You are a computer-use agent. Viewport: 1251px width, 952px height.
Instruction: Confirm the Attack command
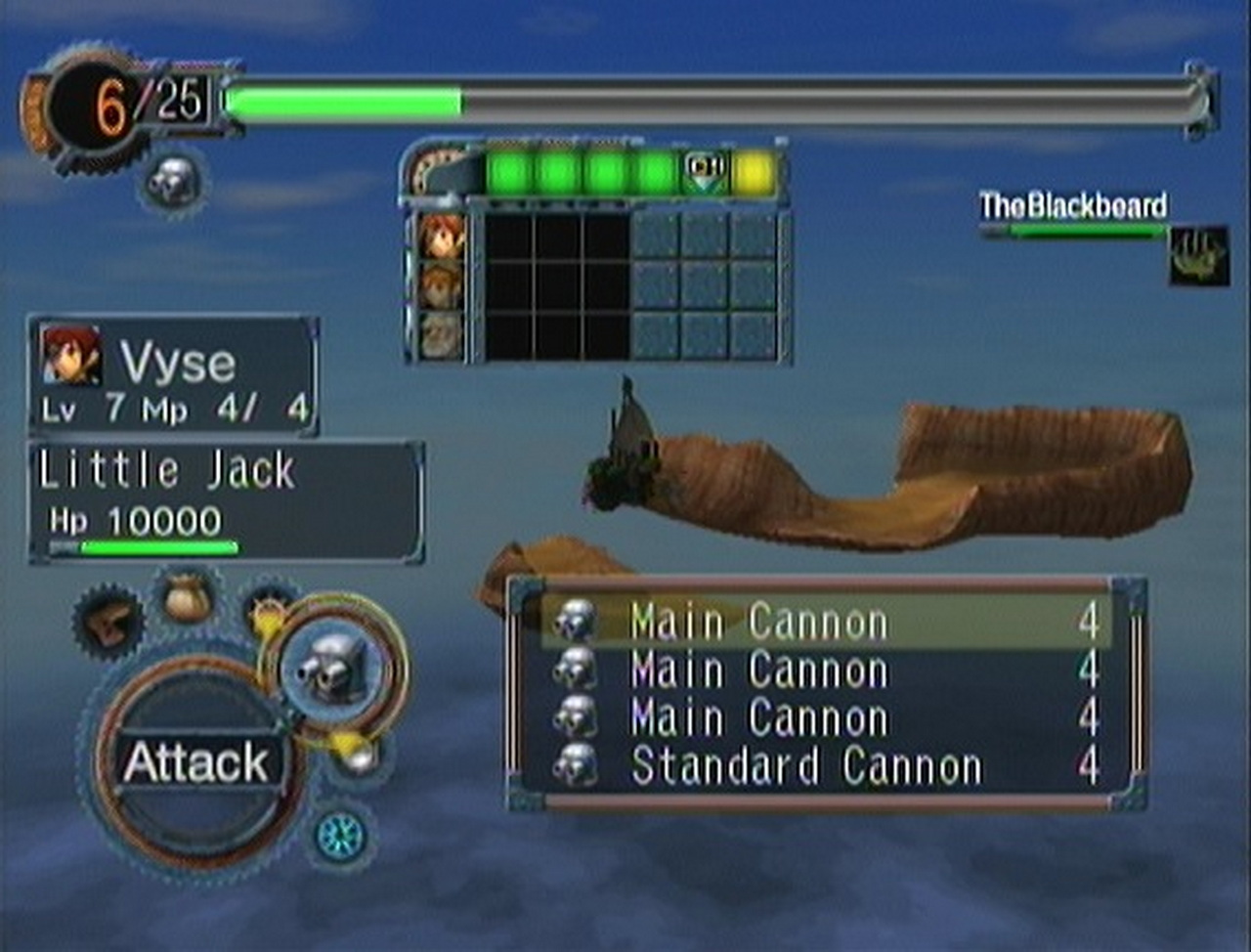[x=194, y=762]
